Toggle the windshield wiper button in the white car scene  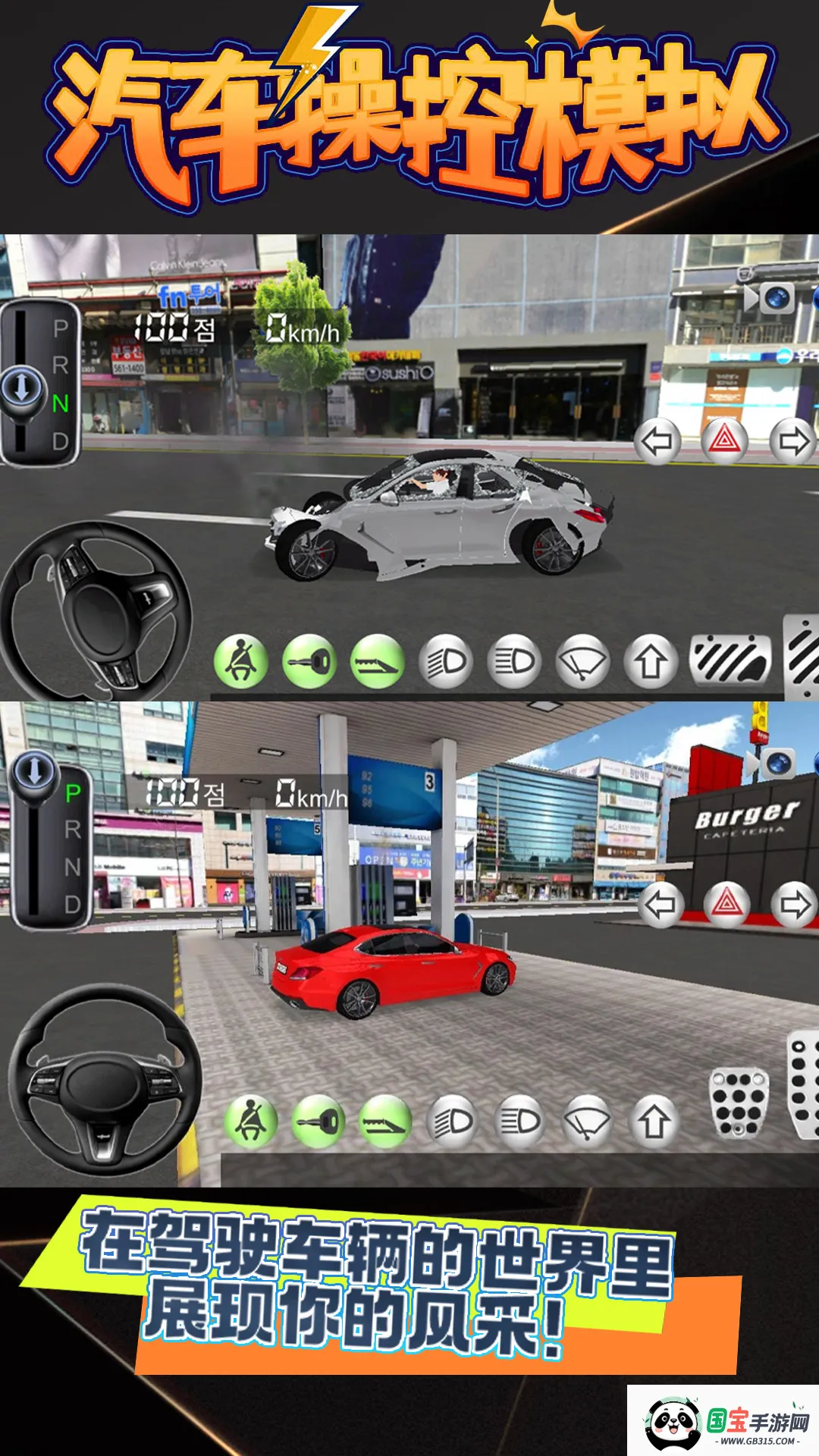(x=582, y=662)
